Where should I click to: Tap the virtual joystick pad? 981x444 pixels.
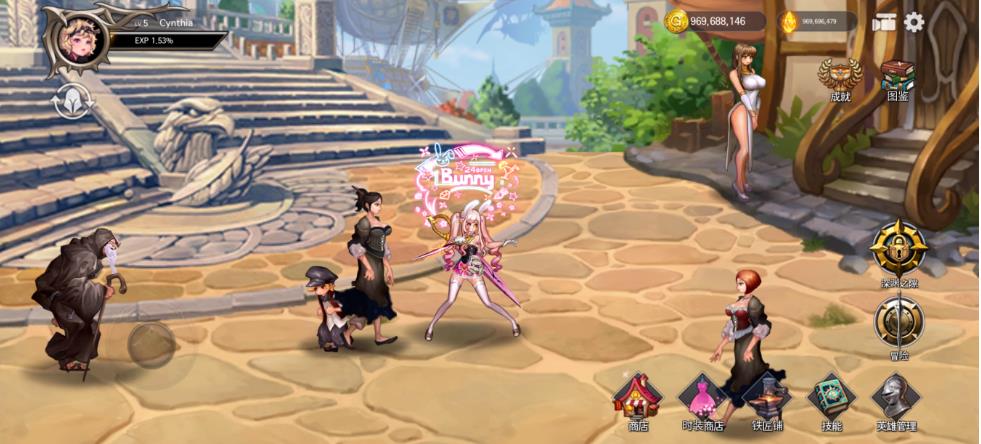click(152, 344)
